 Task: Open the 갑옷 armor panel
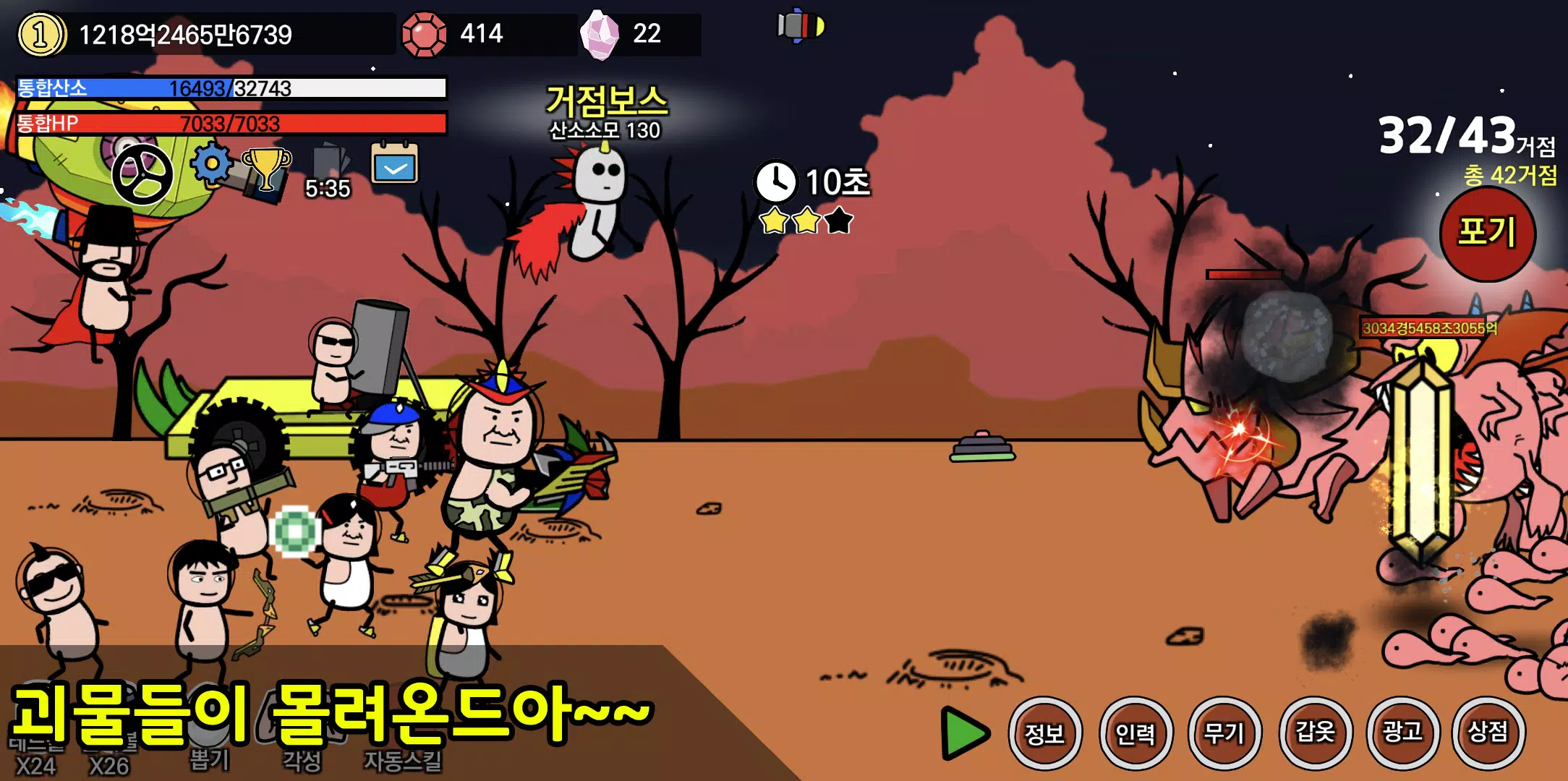[x=1316, y=733]
